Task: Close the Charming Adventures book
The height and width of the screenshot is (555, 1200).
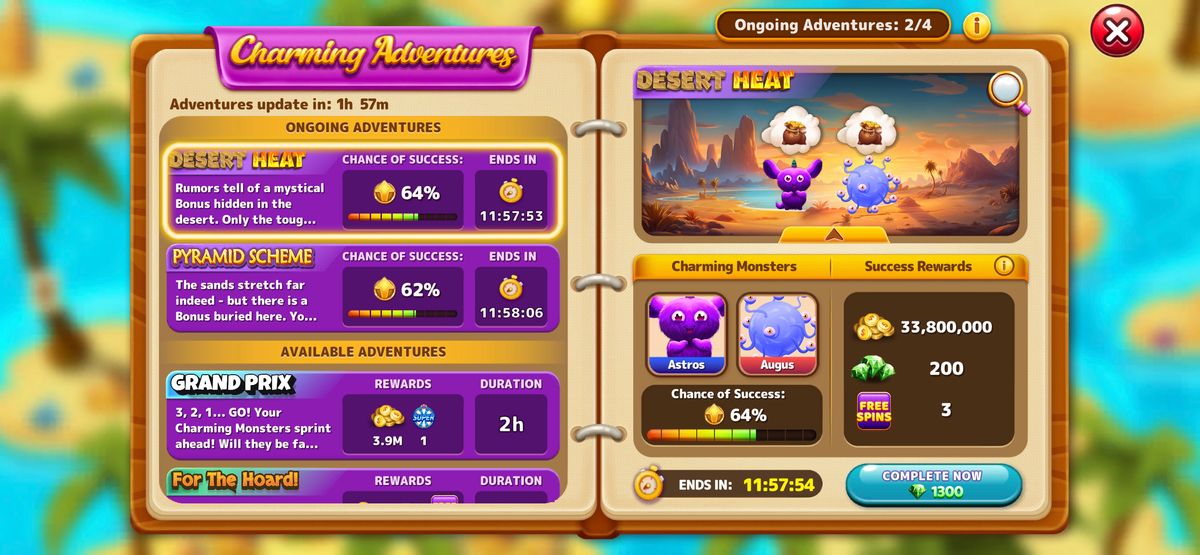Action: [x=1116, y=30]
